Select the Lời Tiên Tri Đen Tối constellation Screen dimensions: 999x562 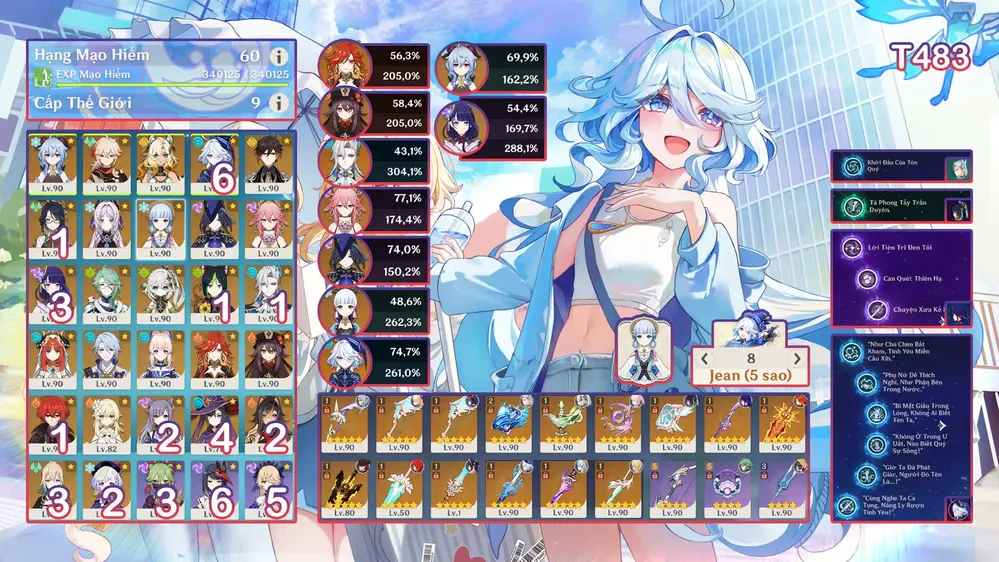pos(851,246)
